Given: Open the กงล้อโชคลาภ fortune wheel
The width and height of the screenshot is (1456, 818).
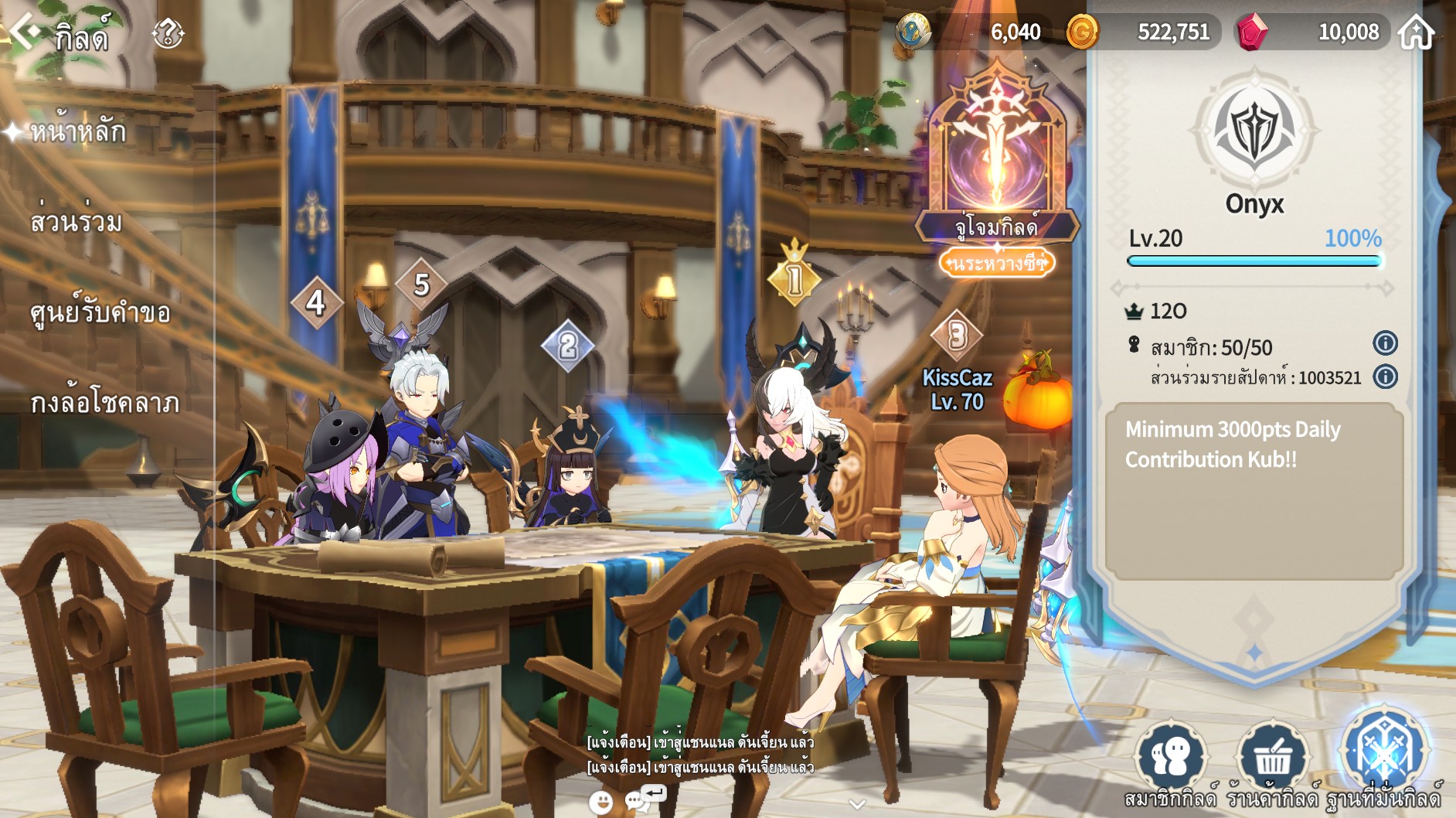Looking at the screenshot, I should 104,402.
